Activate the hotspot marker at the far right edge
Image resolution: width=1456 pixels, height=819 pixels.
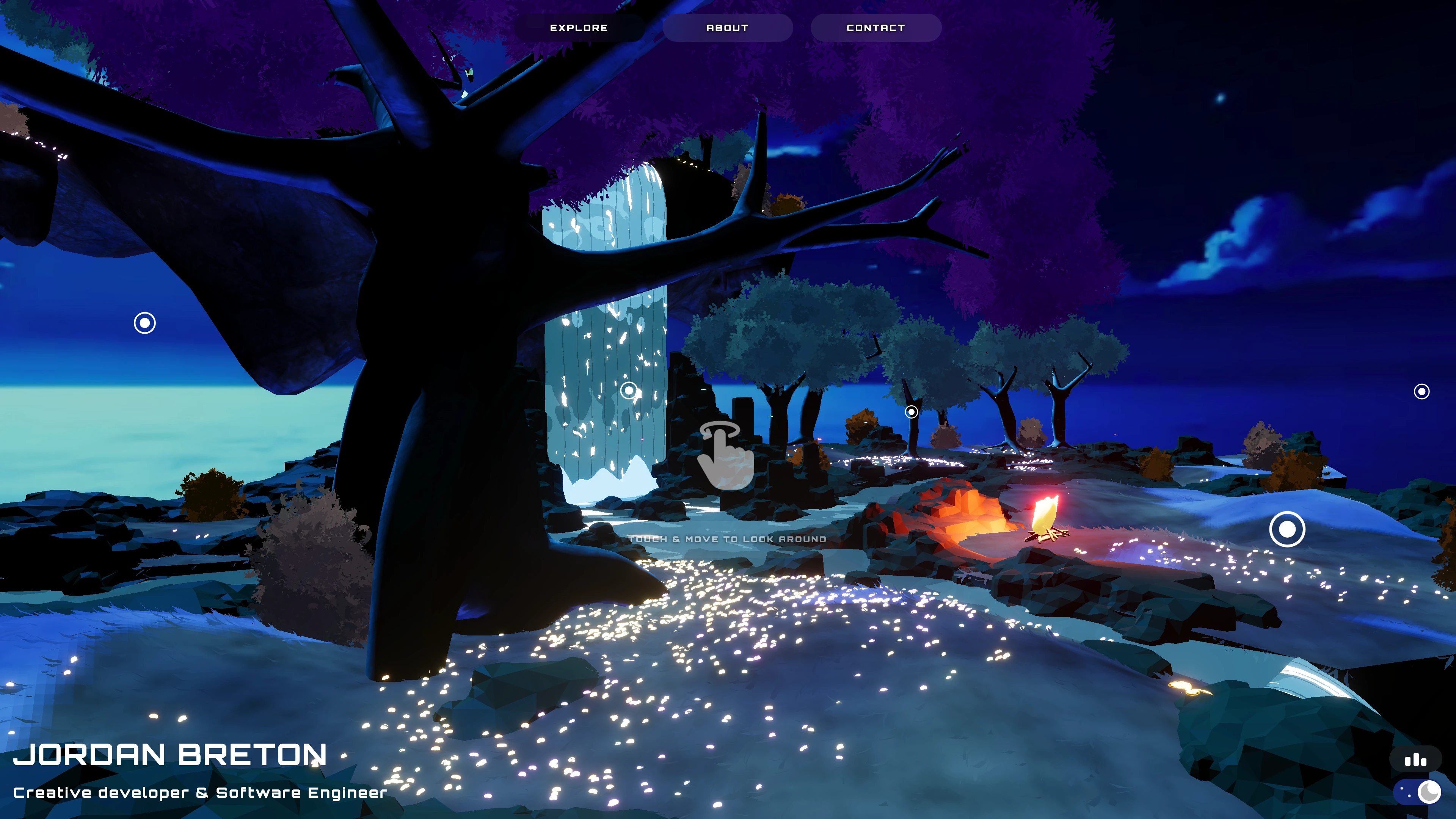1421,391
